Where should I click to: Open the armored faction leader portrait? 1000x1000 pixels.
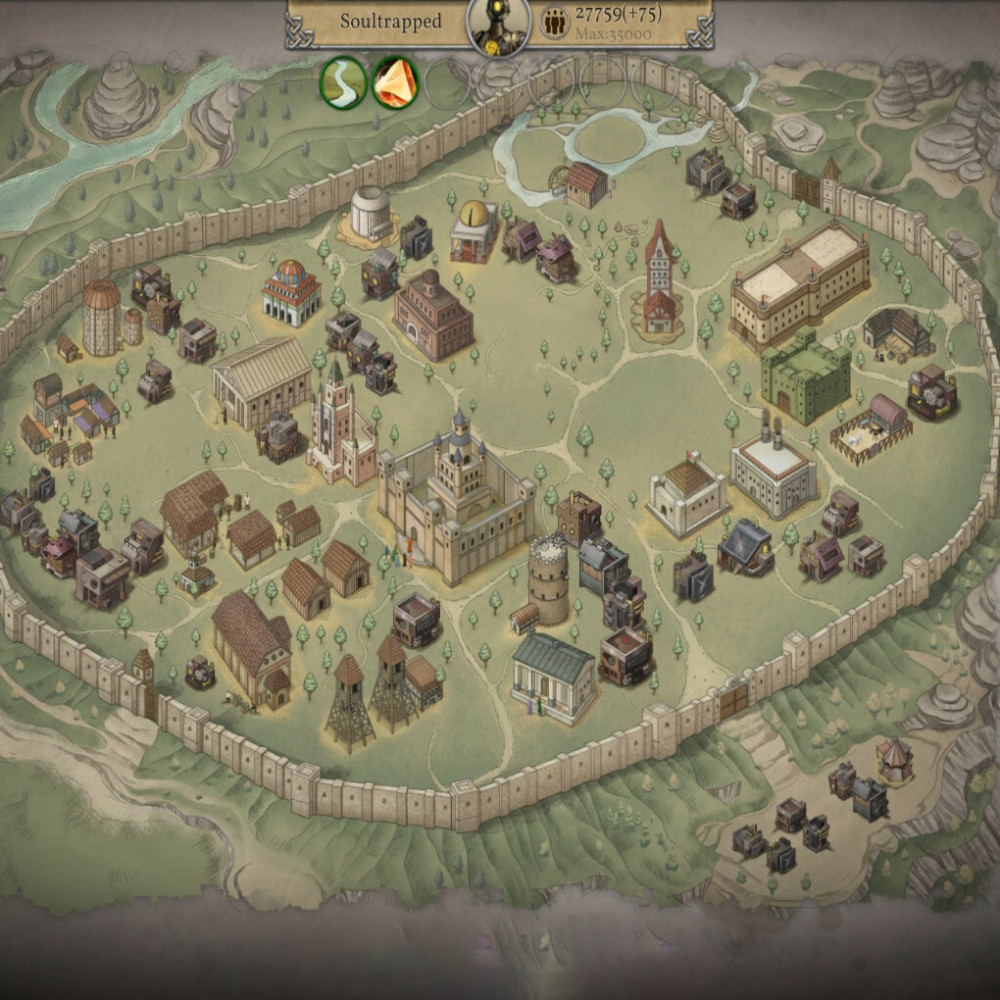point(499,25)
